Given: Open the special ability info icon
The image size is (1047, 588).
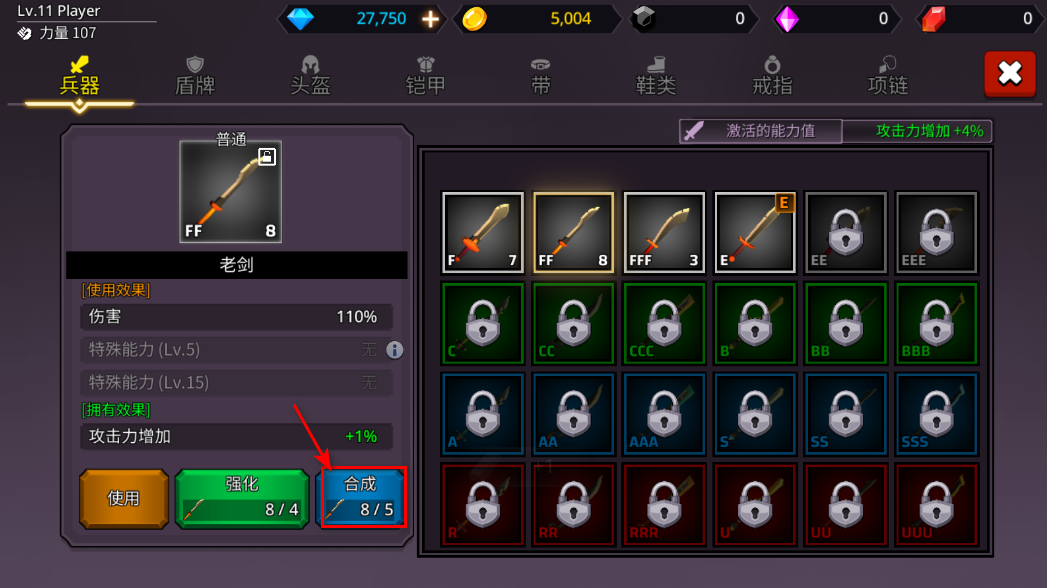Looking at the screenshot, I should 395,350.
